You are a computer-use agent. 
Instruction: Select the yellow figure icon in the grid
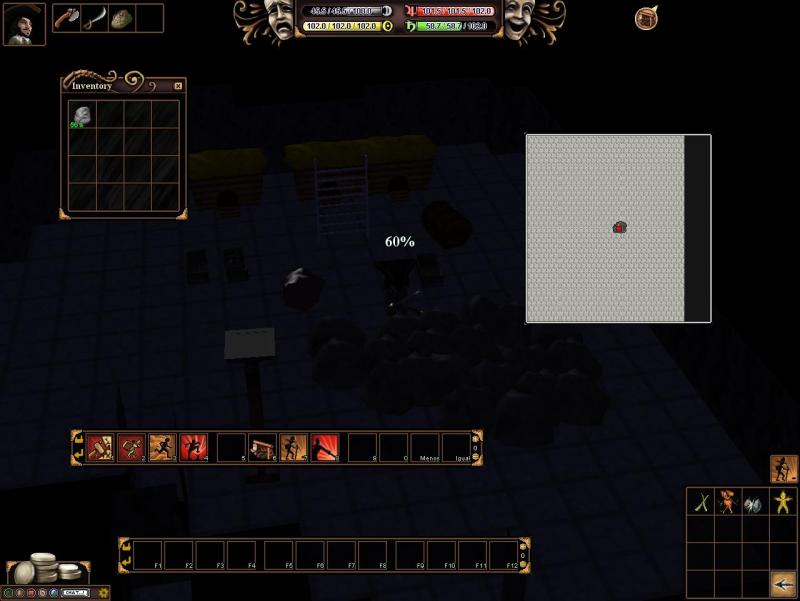[782, 503]
